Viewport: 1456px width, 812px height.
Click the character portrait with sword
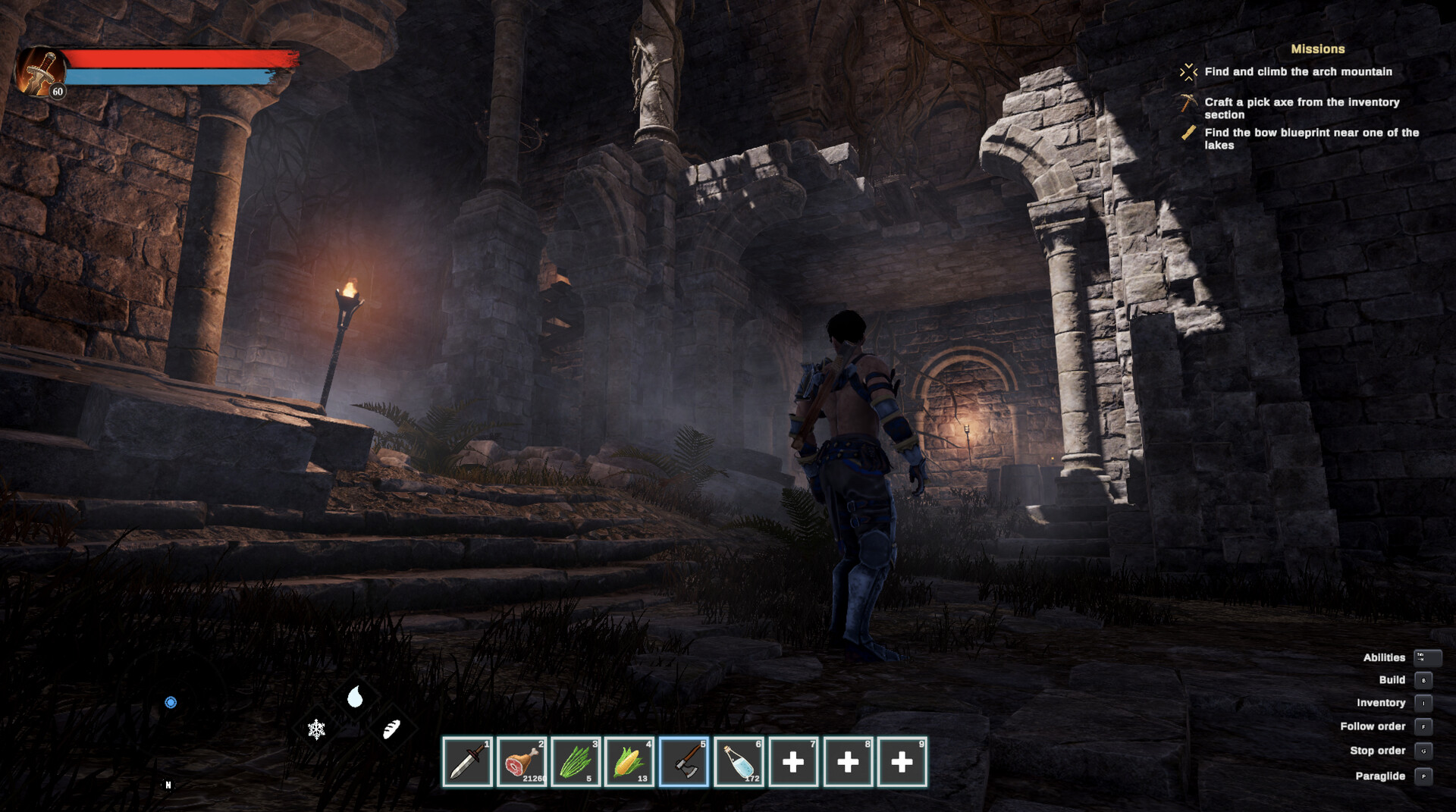pyautogui.click(x=39, y=72)
